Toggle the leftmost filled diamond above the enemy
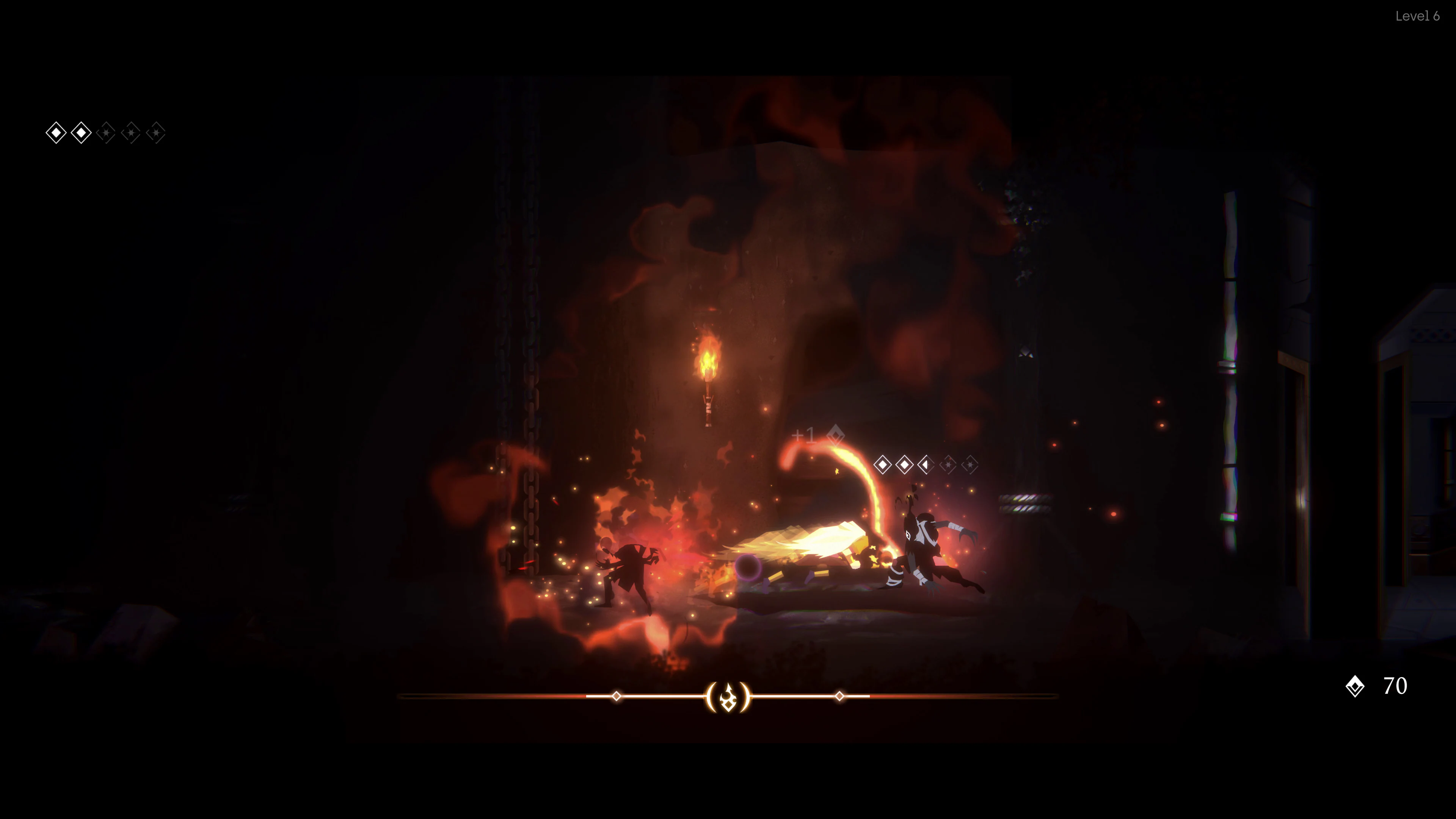Image resolution: width=1456 pixels, height=819 pixels. click(883, 465)
